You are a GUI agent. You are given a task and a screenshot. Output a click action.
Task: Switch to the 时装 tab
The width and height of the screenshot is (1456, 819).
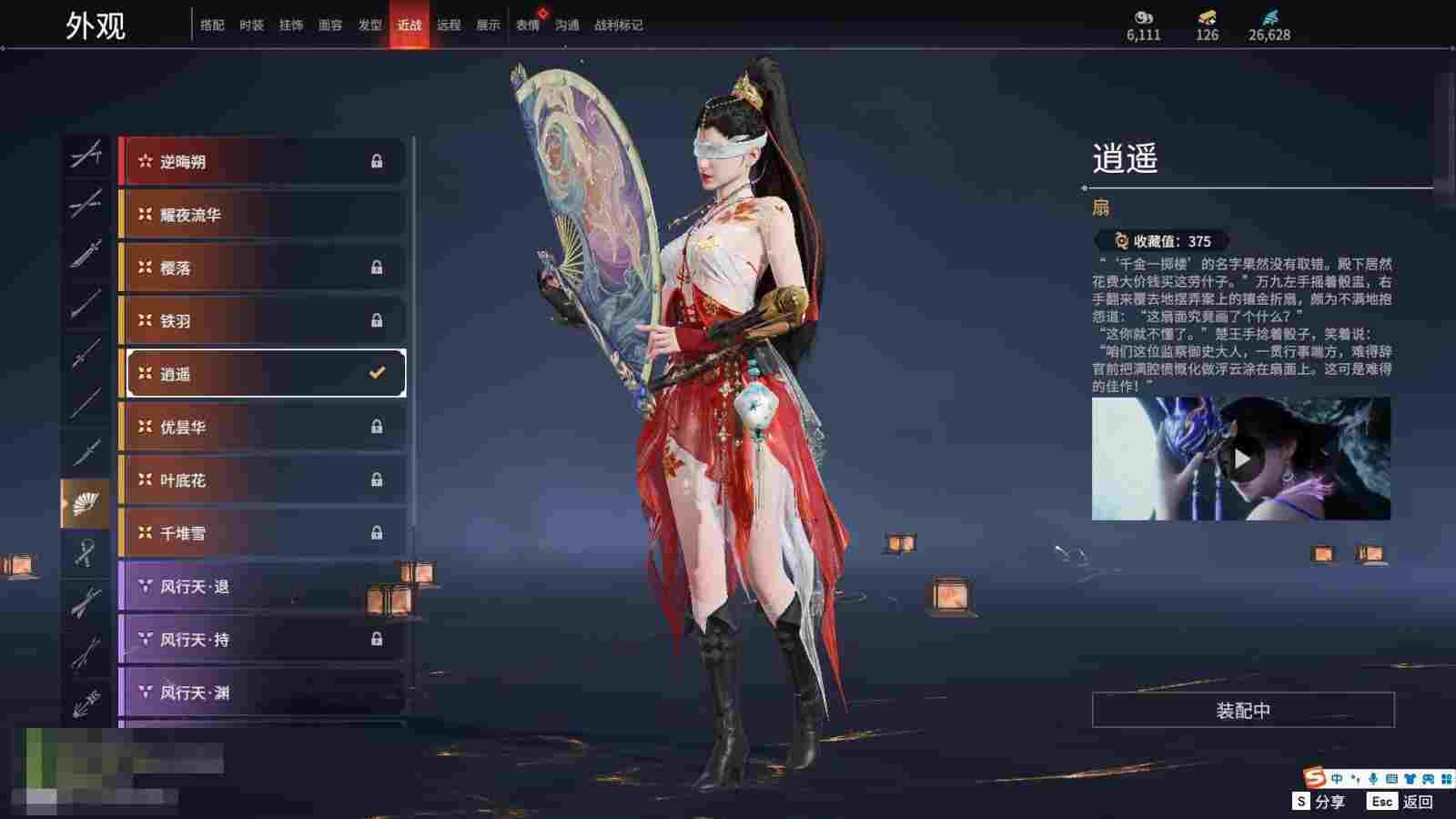(251, 25)
